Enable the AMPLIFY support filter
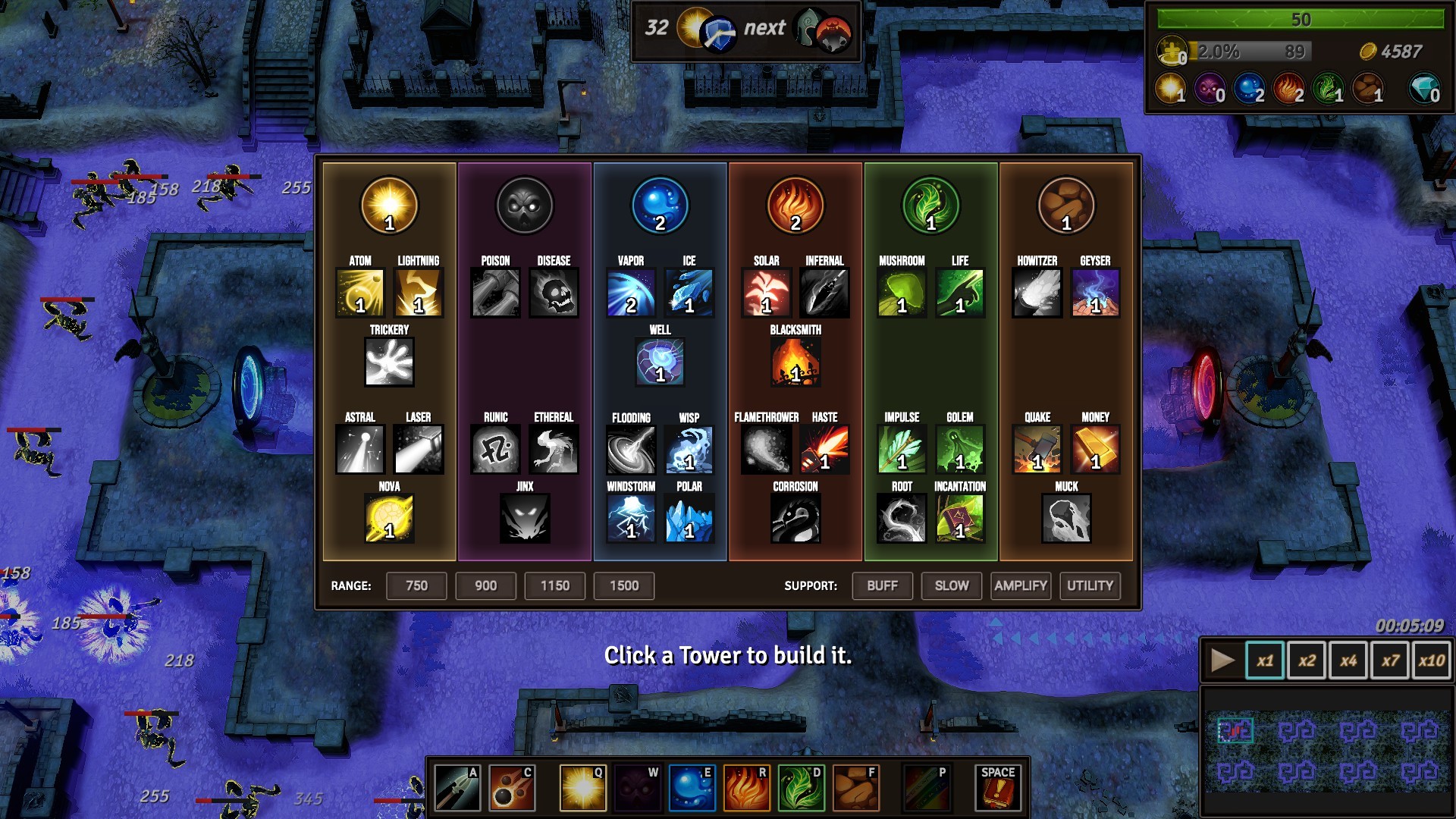The width and height of the screenshot is (1456, 819). pyautogui.click(x=1021, y=585)
